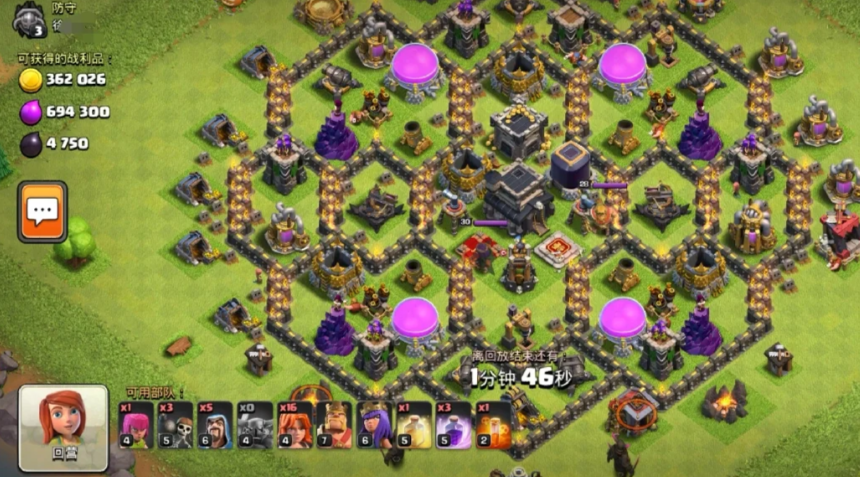Pick the greyed-out Golem troop slot
Screen dimensions: 860x477
pyautogui.click(x=254, y=425)
